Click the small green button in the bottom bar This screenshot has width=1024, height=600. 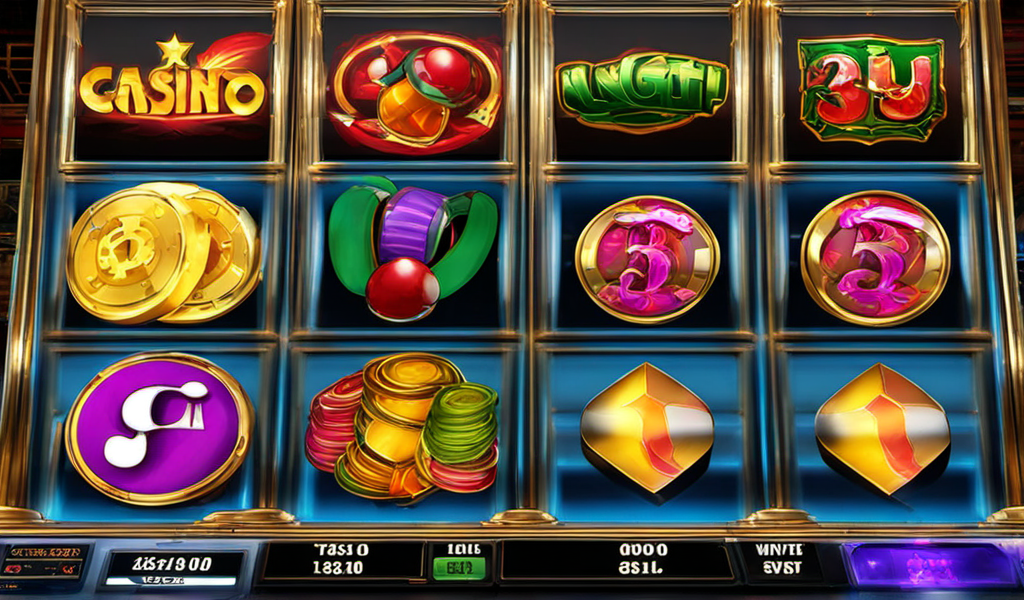457,568
